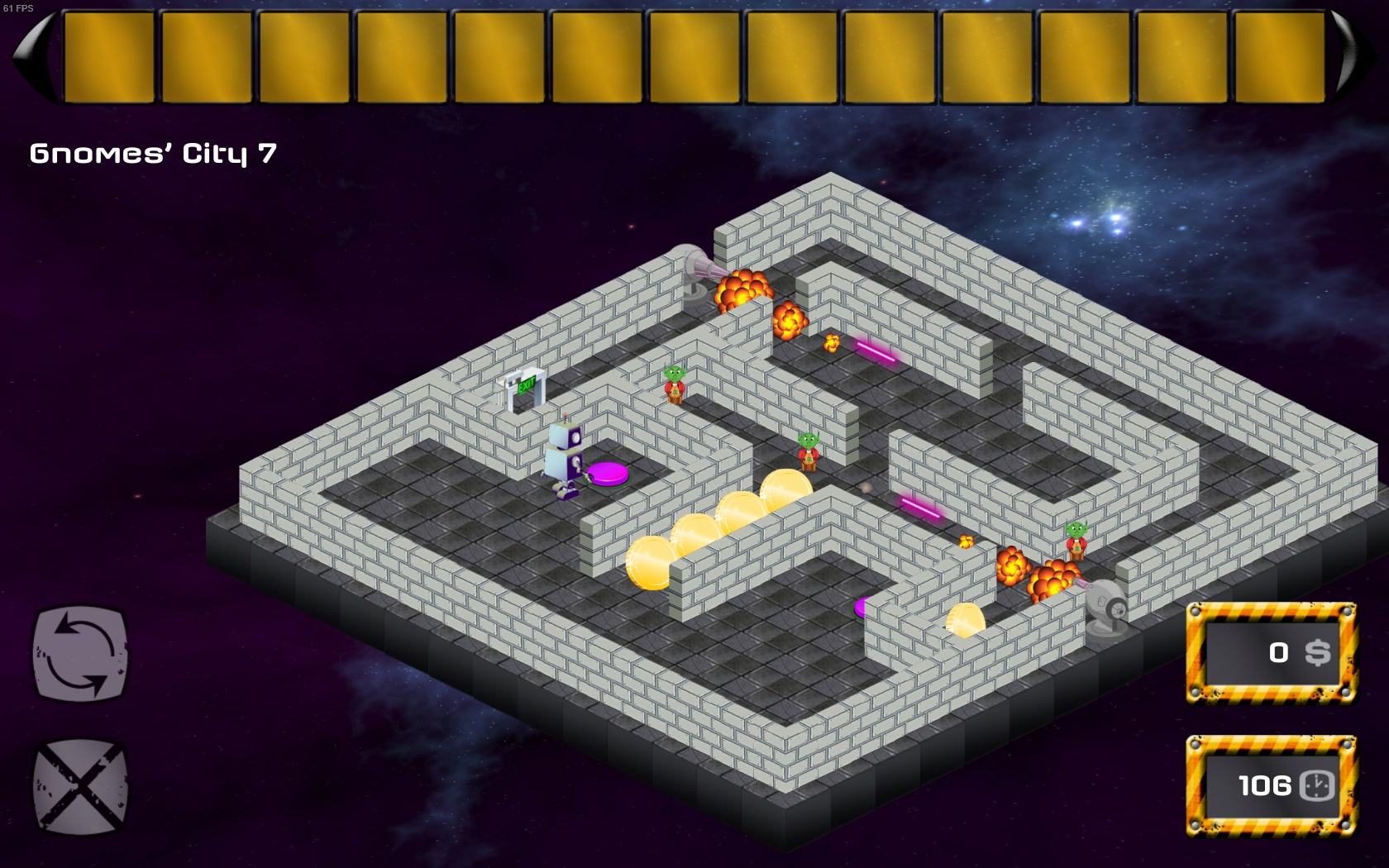1389x868 pixels.
Task: Click right arrow cap of command bar
Action: click(1355, 56)
